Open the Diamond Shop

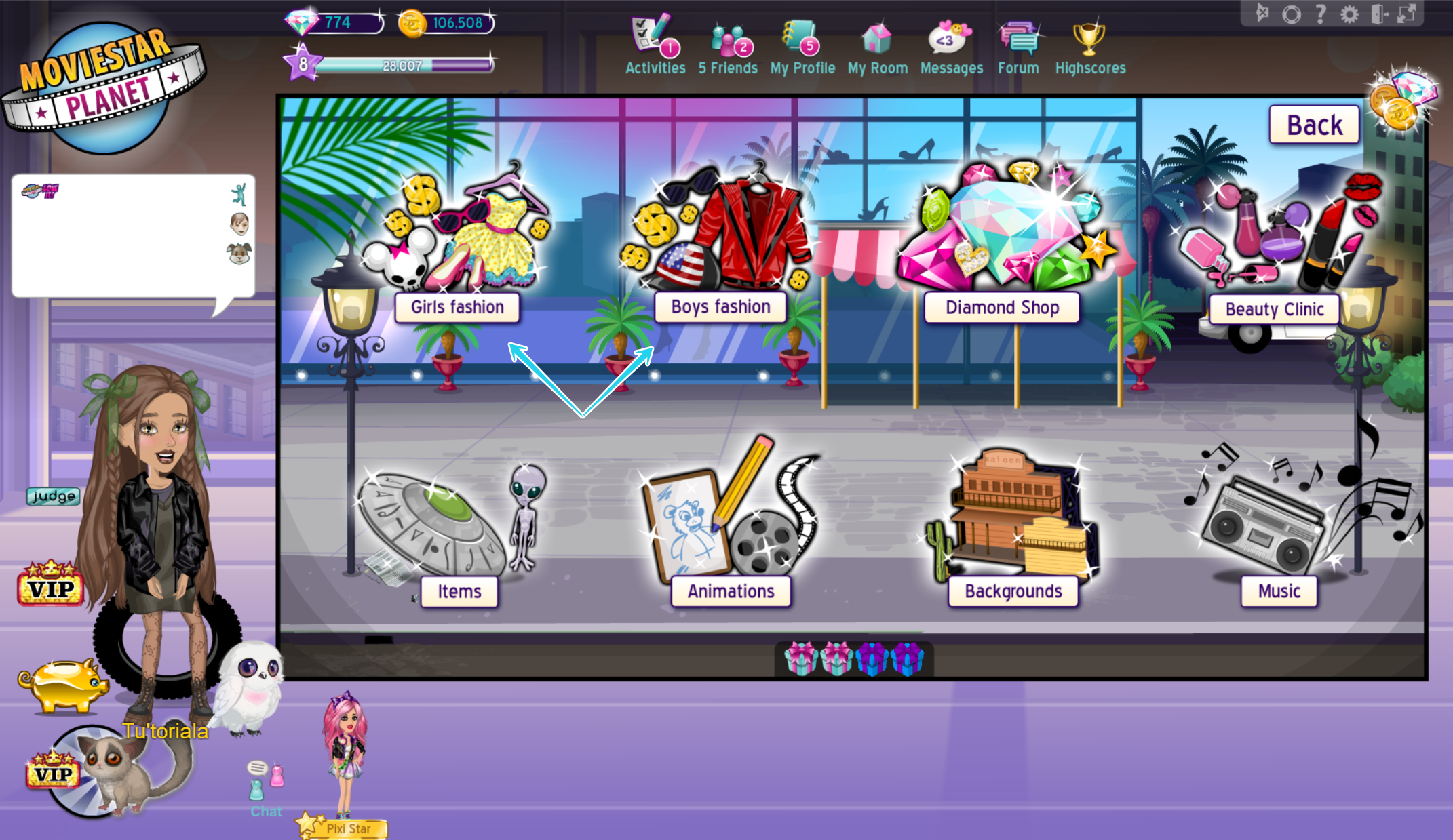(1001, 307)
